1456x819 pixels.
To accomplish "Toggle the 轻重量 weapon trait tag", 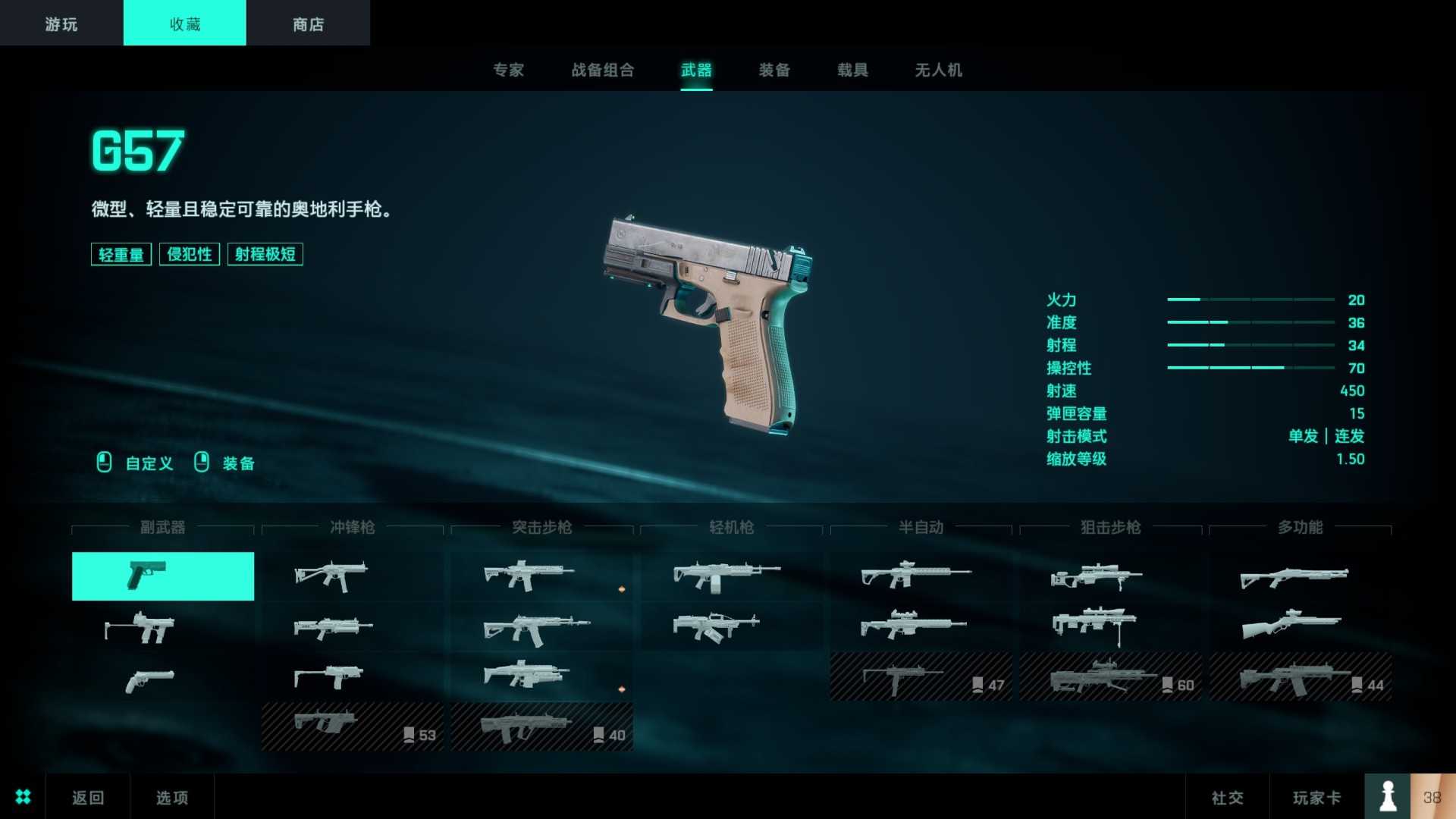I will tap(120, 254).
